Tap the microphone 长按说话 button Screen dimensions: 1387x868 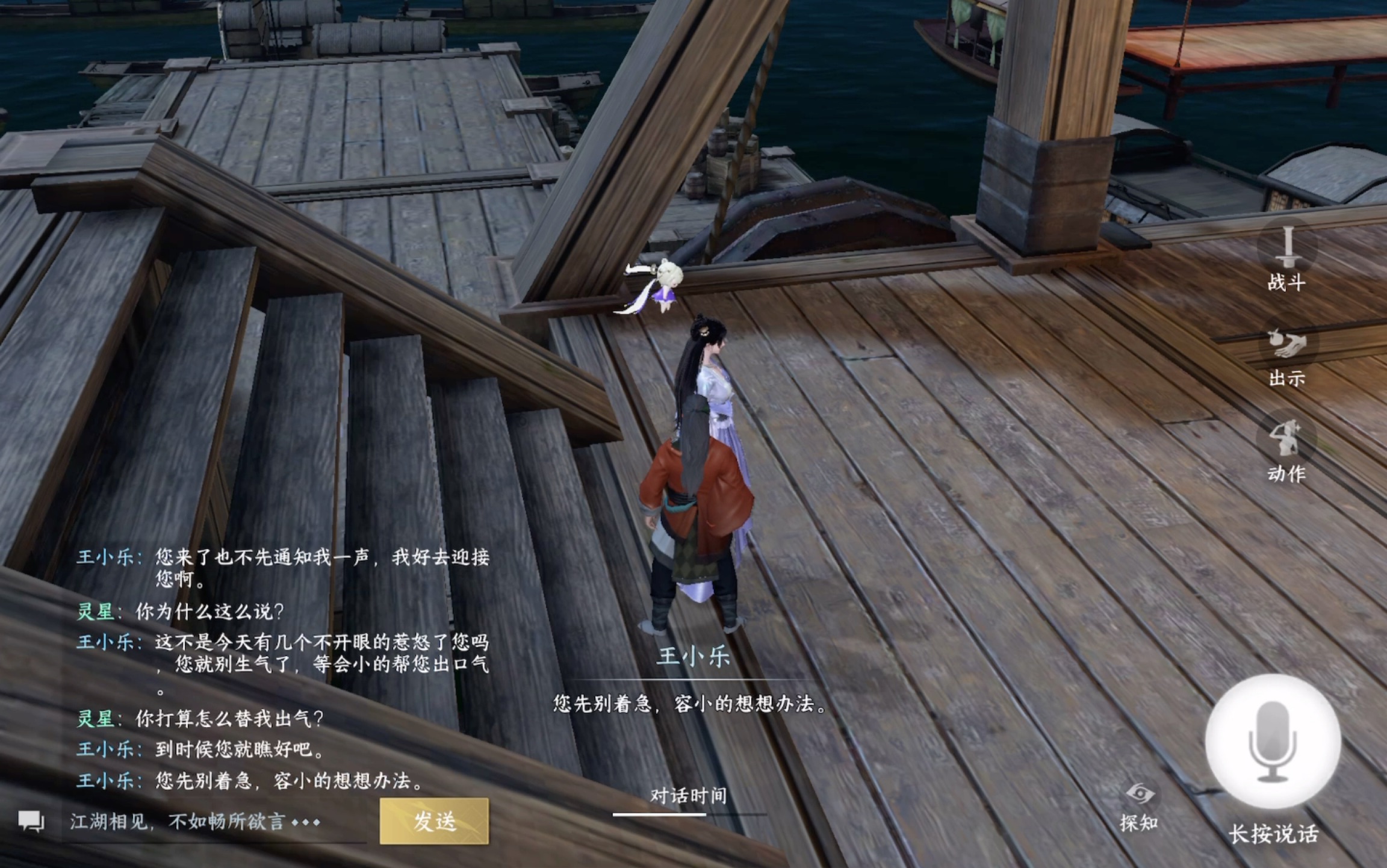click(1273, 742)
